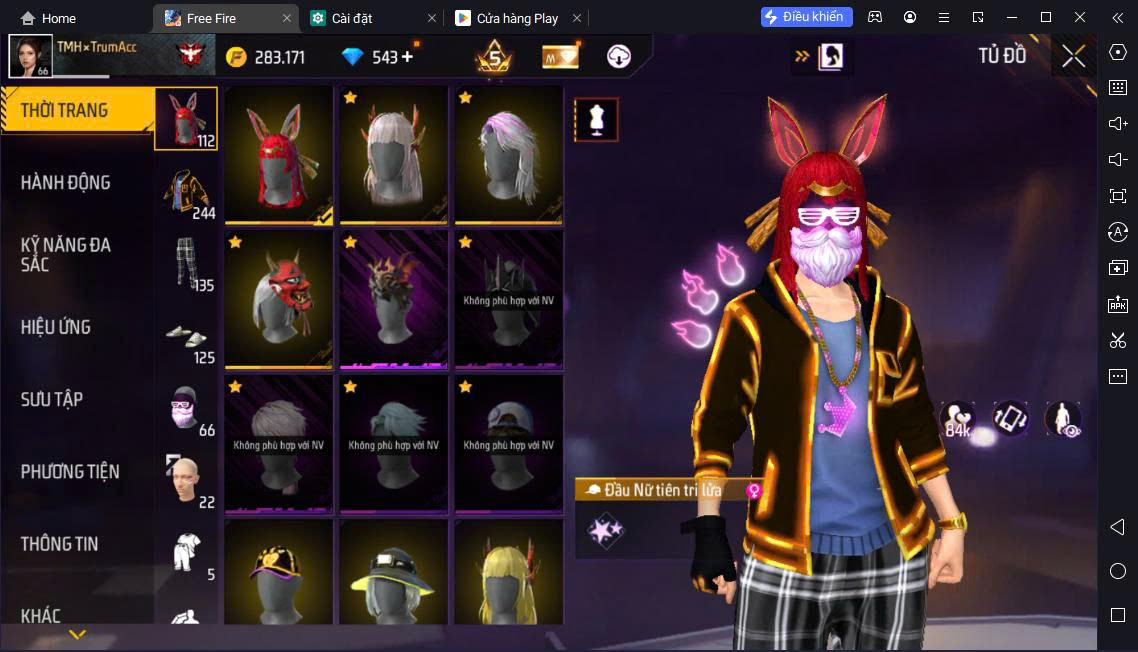Image resolution: width=1138 pixels, height=652 pixels.
Task: Open the Thông Tin category
Action: pyautogui.click(x=60, y=544)
